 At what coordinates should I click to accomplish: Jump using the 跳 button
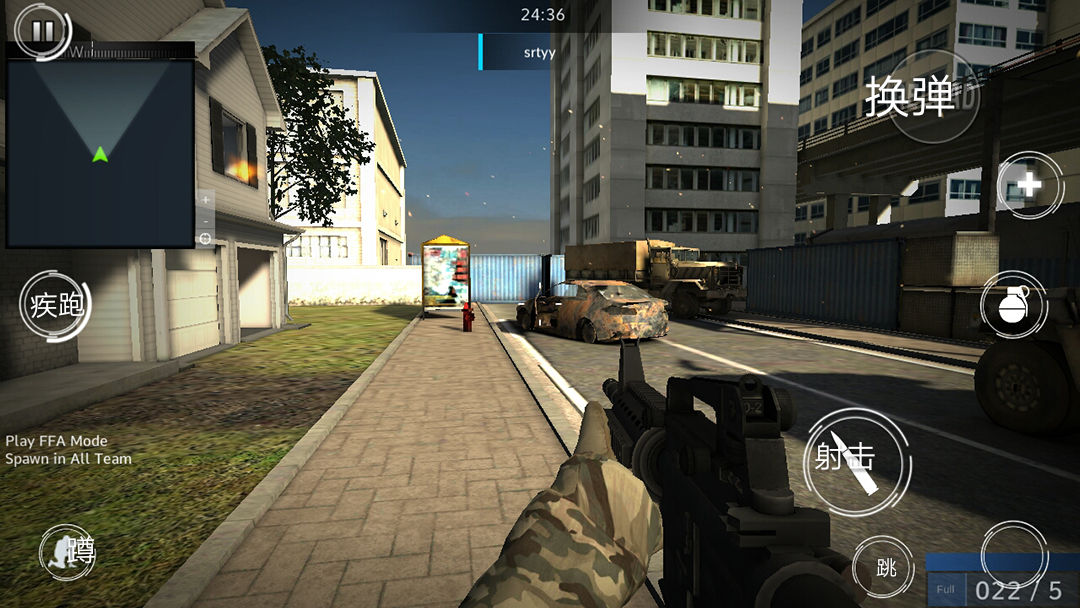coord(884,569)
